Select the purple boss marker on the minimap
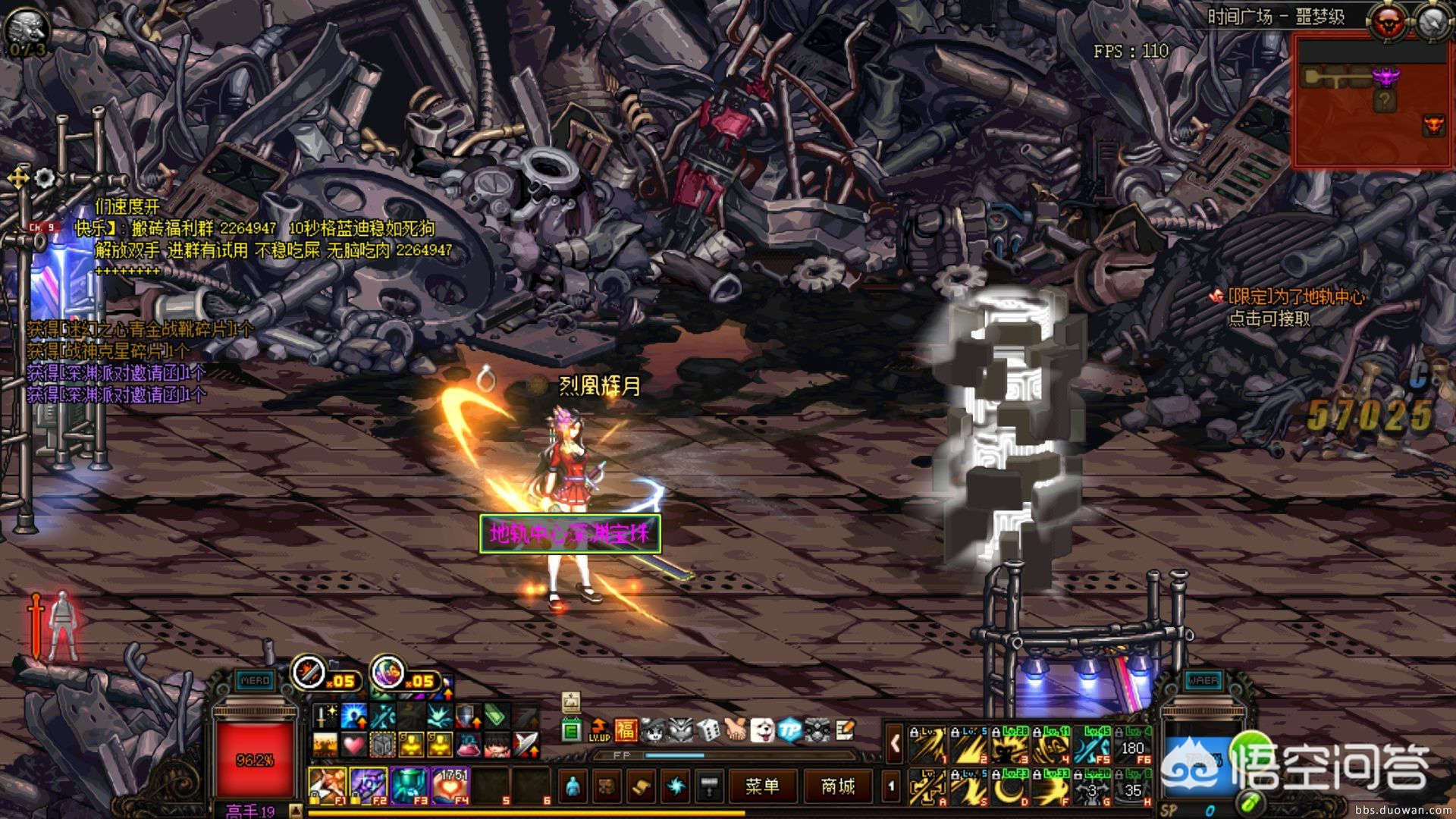Viewport: 1456px width, 819px height. click(1386, 76)
